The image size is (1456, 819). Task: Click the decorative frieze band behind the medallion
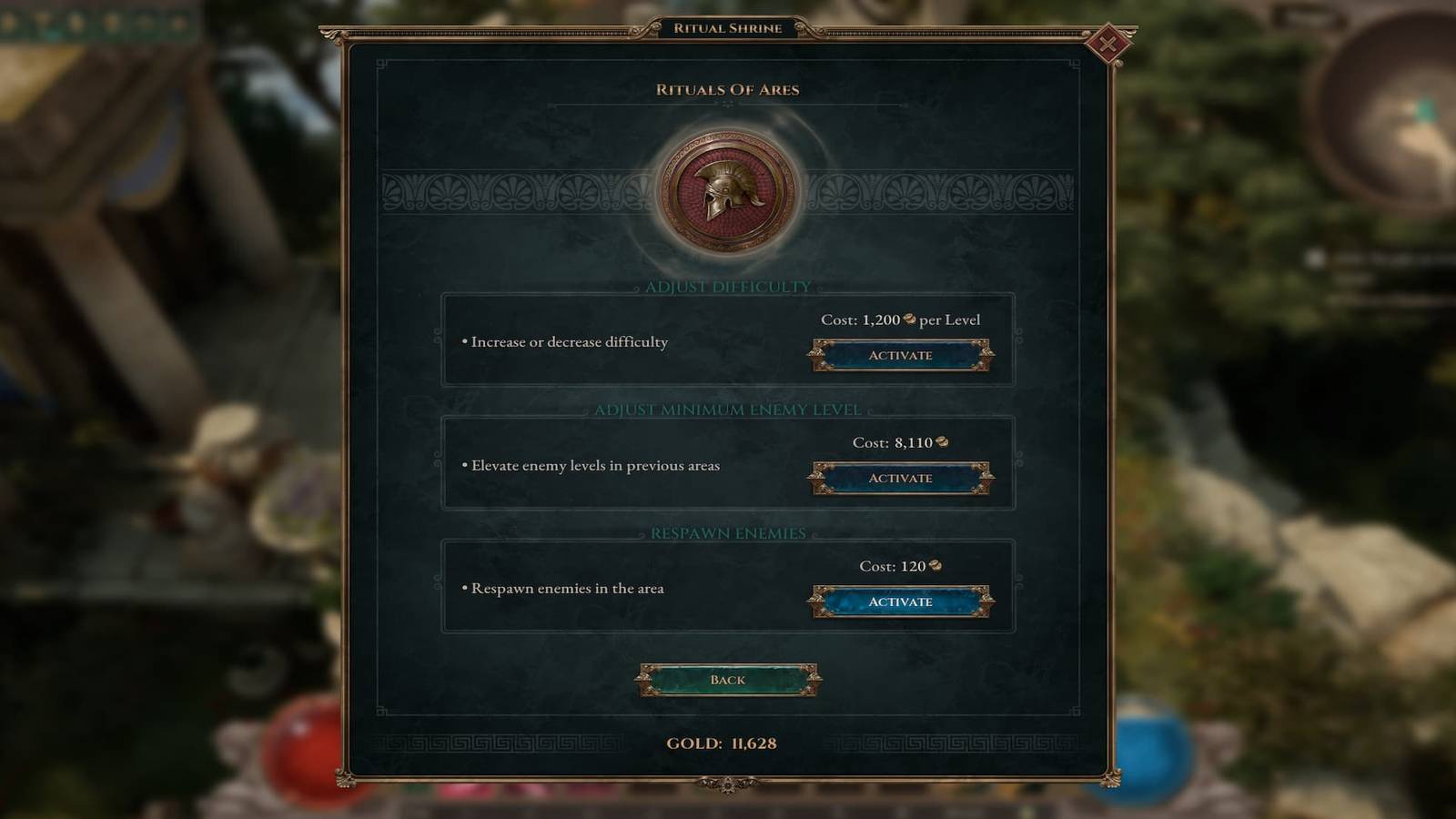pyautogui.click(x=500, y=192)
